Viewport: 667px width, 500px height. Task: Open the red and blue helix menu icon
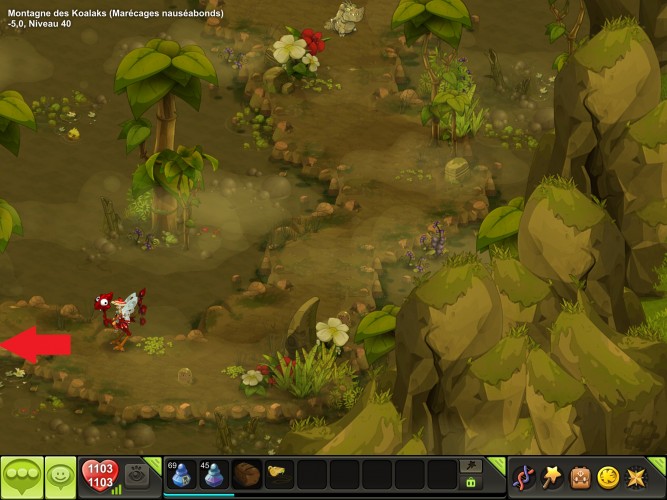524,477
